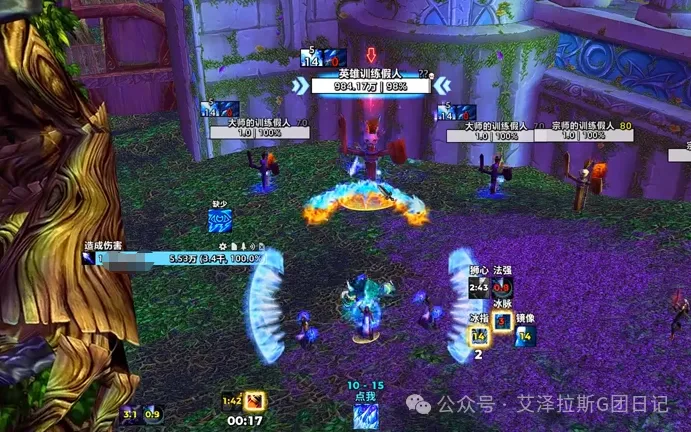Screen dimensions: 691x432
Task: Click the 点我 ice shard icon
Action: pyautogui.click(x=365, y=413)
